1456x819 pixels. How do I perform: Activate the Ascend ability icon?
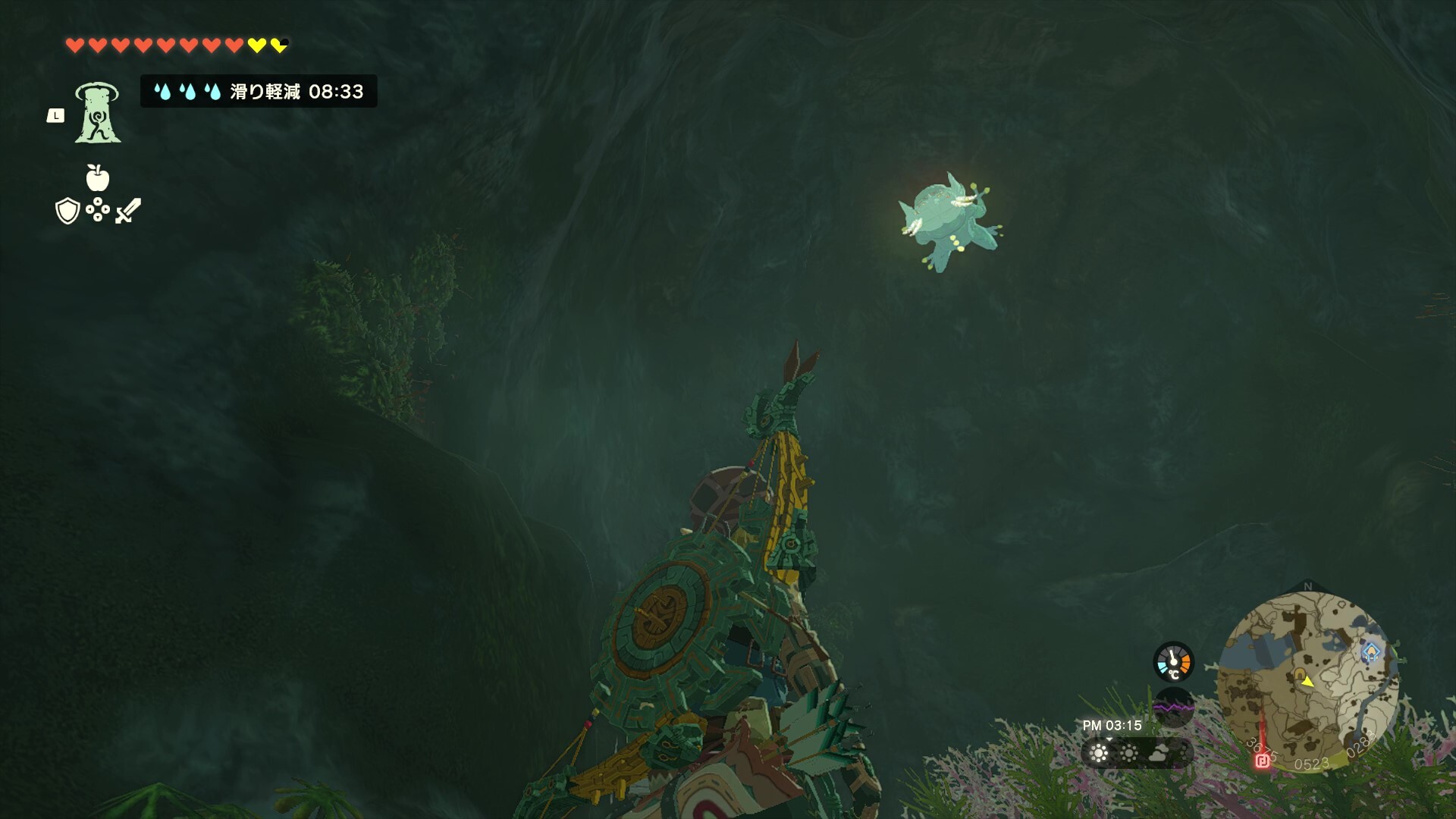[x=98, y=113]
